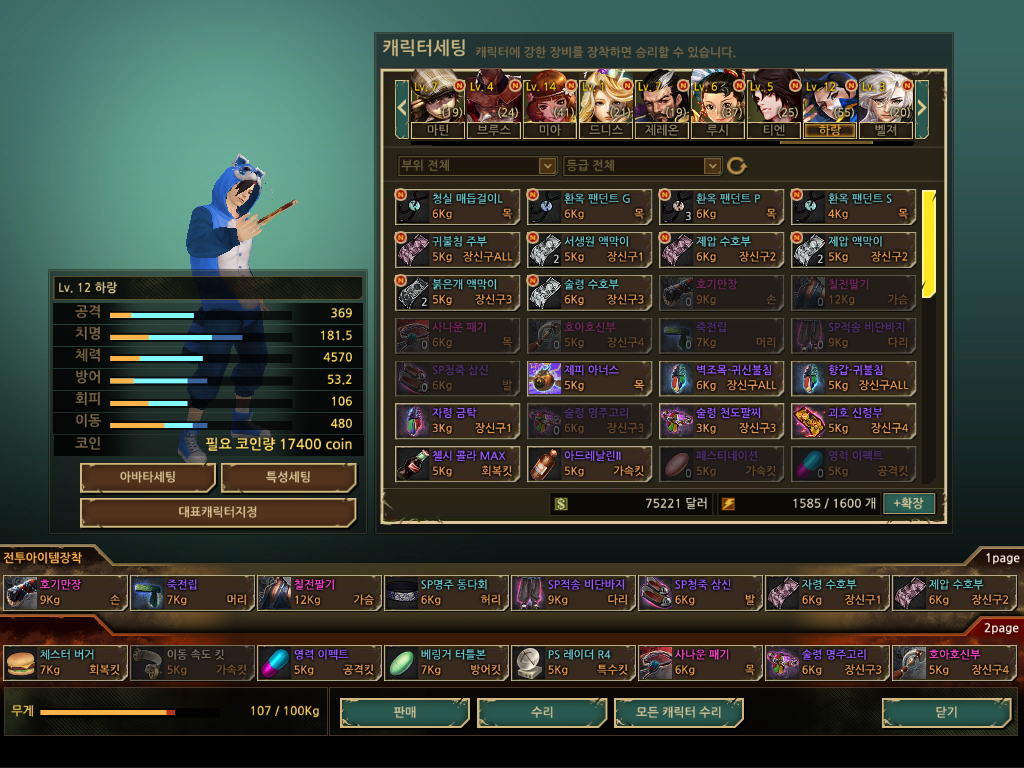Select the equipped 체스터 버거 recovery kit
Viewport: 1024px width, 768px height.
pyautogui.click(x=66, y=662)
